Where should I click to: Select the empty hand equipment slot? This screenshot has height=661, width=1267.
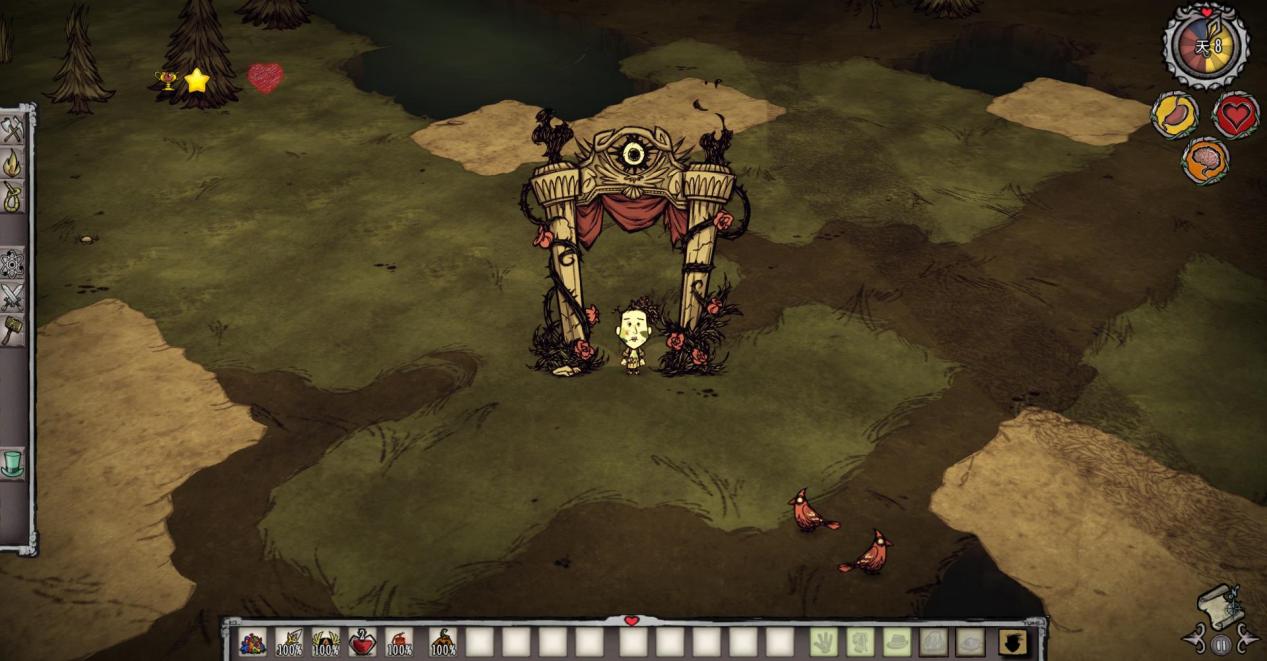(823, 642)
